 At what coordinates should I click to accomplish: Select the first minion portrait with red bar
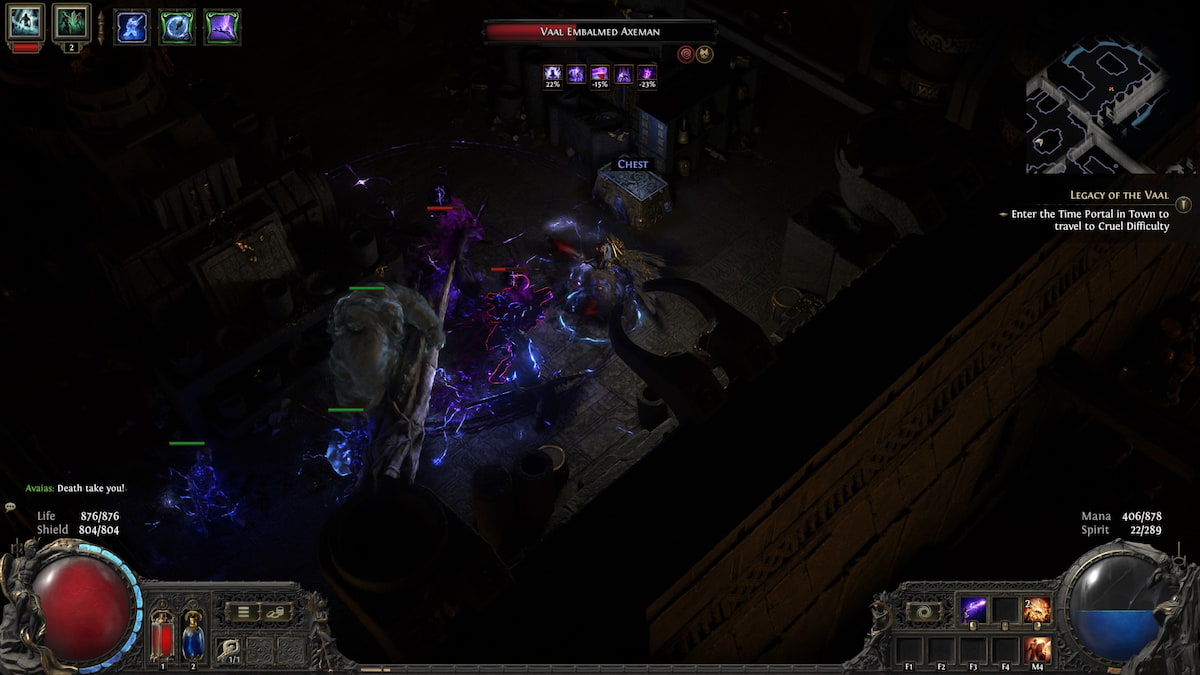click(x=26, y=23)
